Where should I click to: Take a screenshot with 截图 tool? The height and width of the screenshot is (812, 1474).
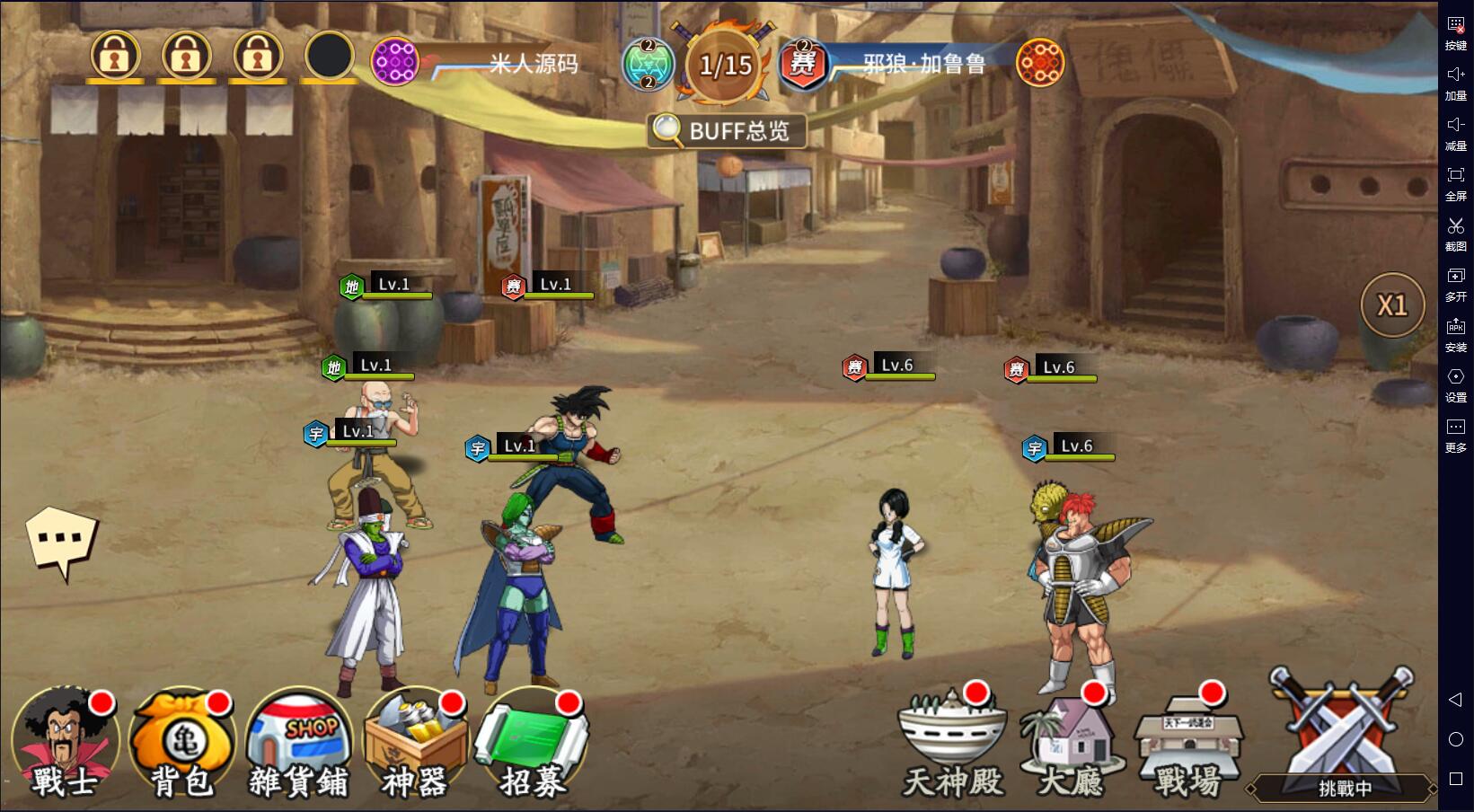click(1455, 233)
